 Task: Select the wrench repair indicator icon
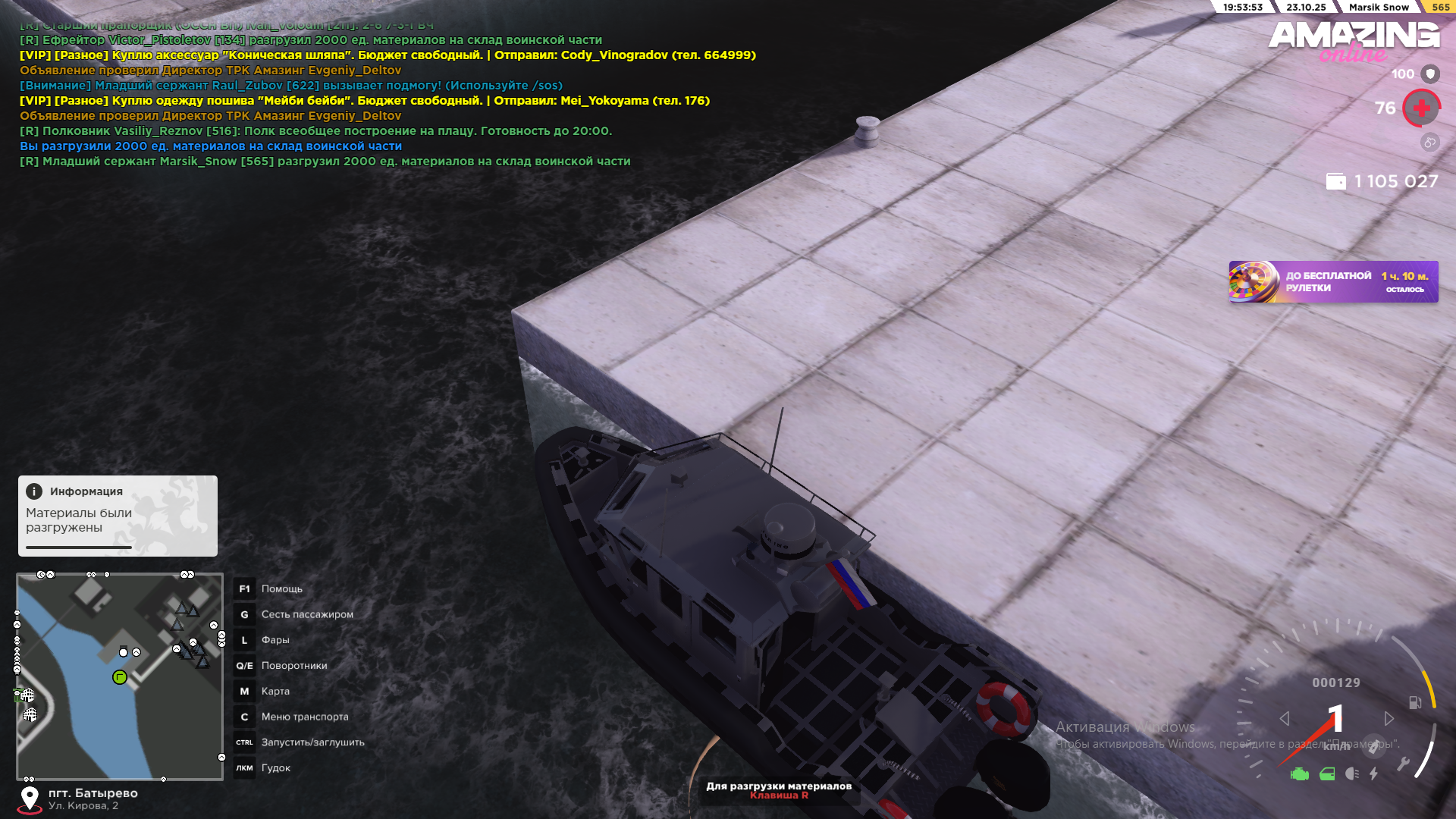pyautogui.click(x=1403, y=764)
